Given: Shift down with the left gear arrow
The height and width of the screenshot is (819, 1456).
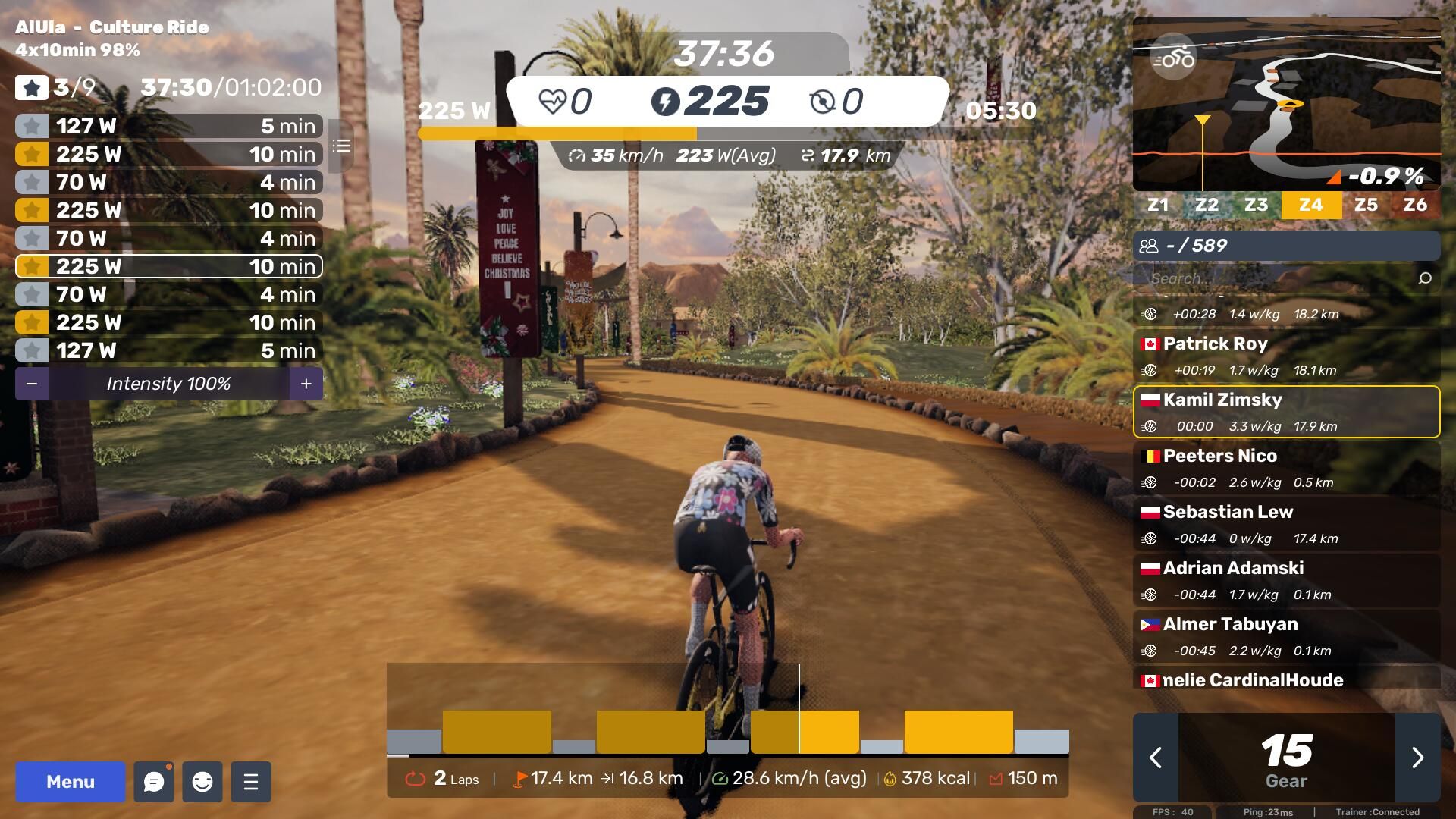Looking at the screenshot, I should coord(1156,758).
